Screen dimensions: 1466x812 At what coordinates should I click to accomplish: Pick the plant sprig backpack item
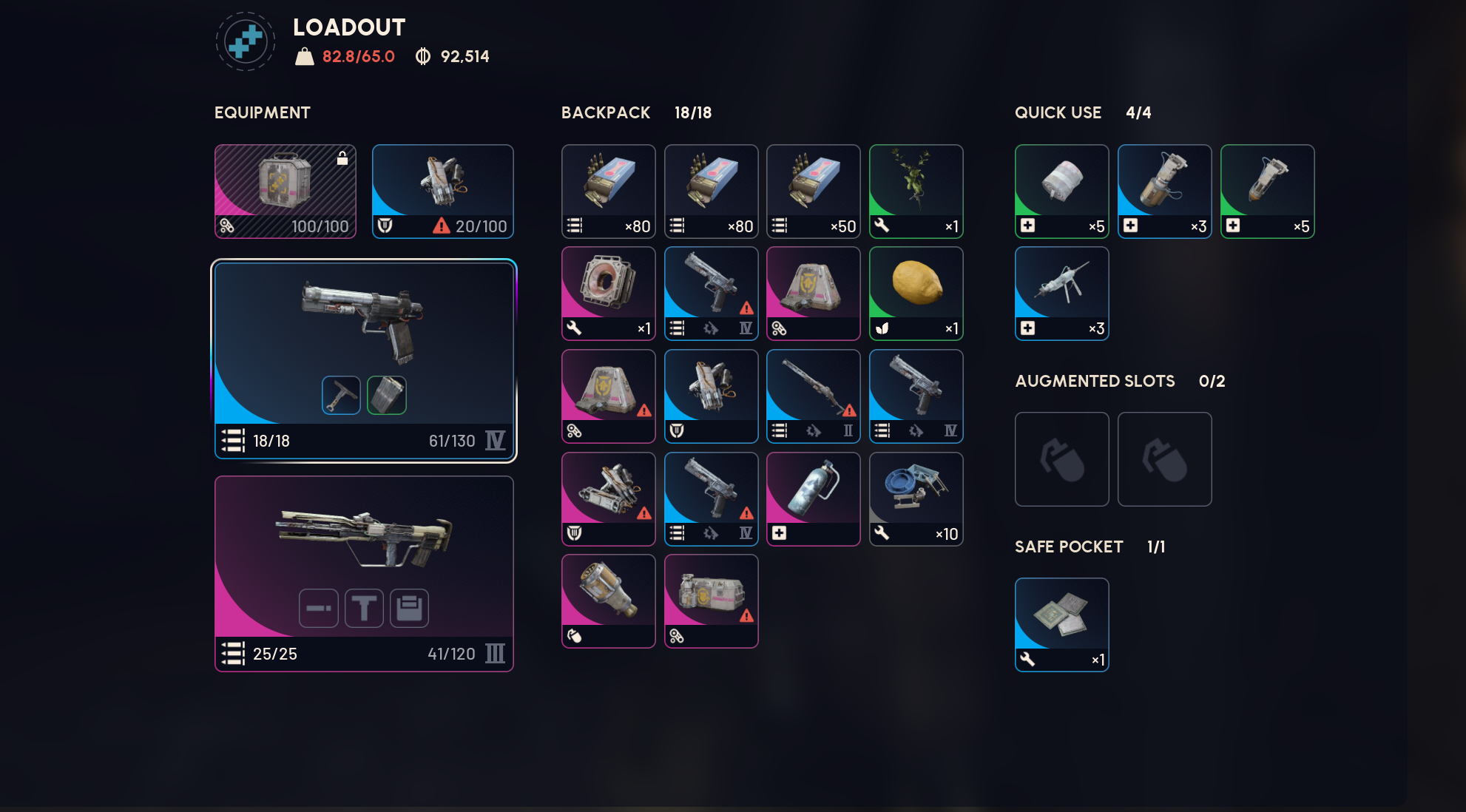[916, 191]
